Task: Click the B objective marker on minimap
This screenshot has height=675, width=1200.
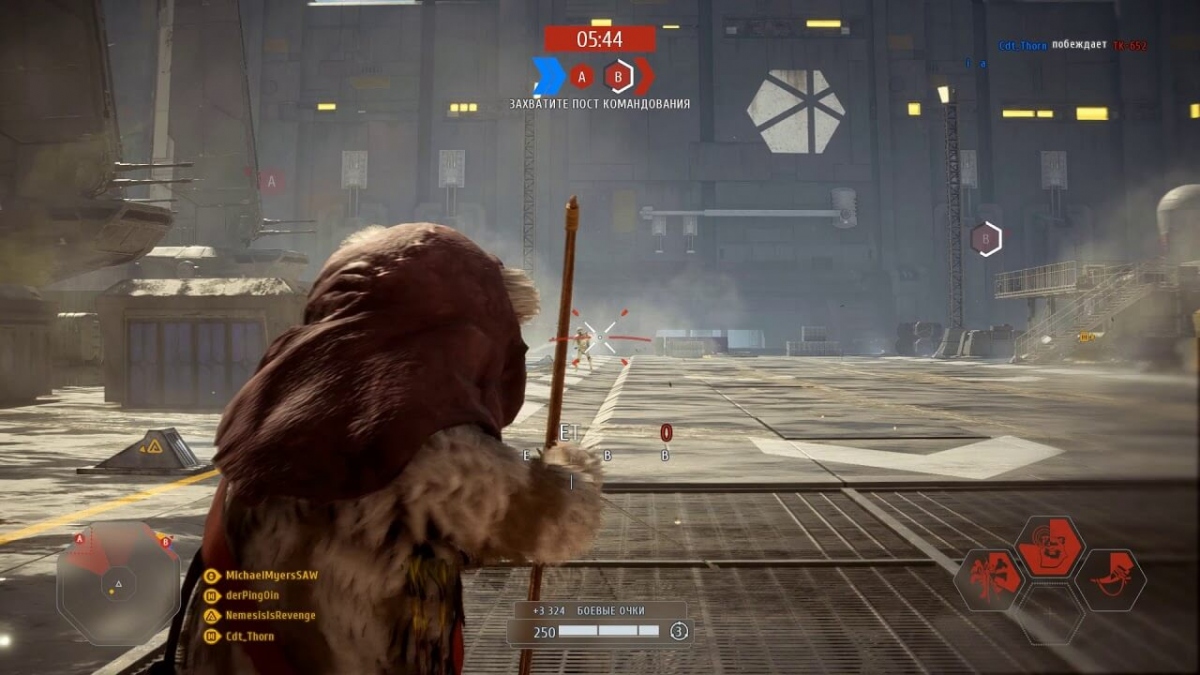Action: pyautogui.click(x=165, y=541)
